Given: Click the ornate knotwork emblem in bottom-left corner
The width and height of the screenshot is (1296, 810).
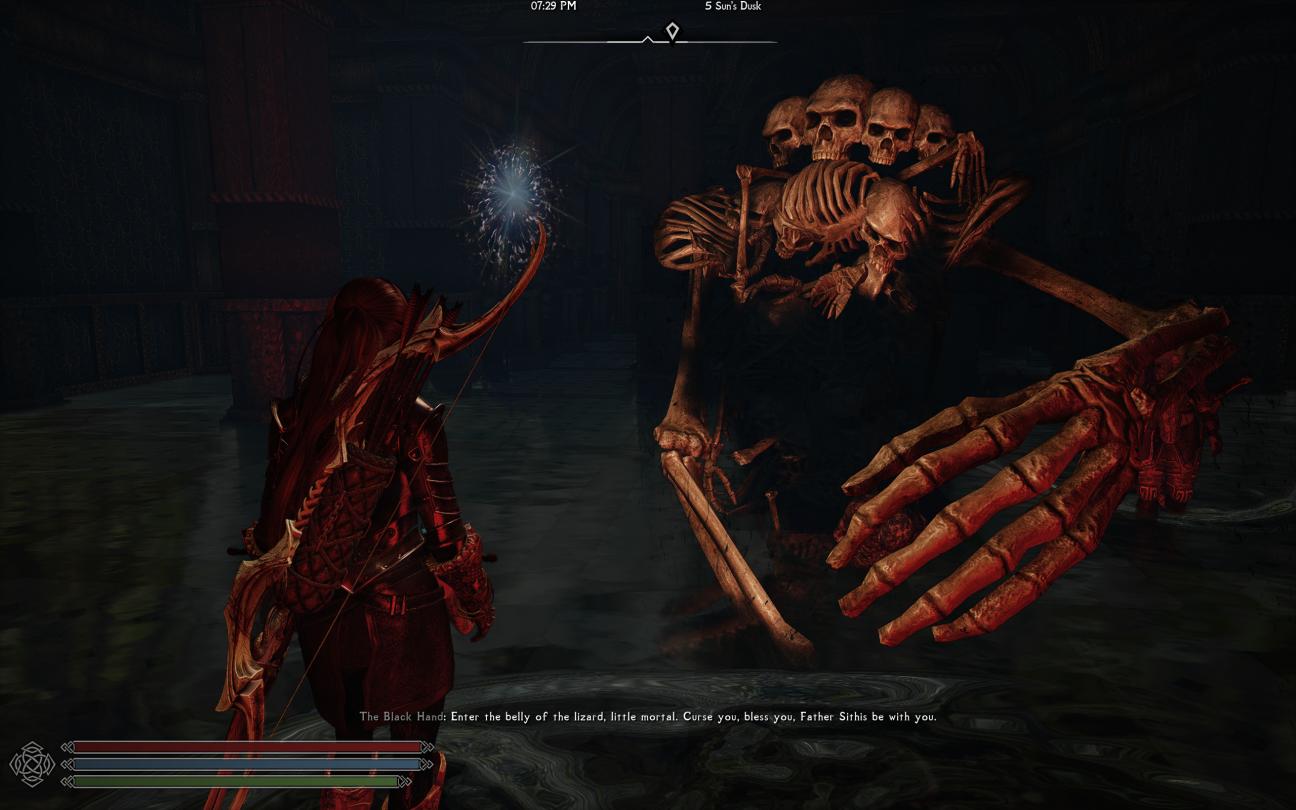Looking at the screenshot, I should (33, 763).
